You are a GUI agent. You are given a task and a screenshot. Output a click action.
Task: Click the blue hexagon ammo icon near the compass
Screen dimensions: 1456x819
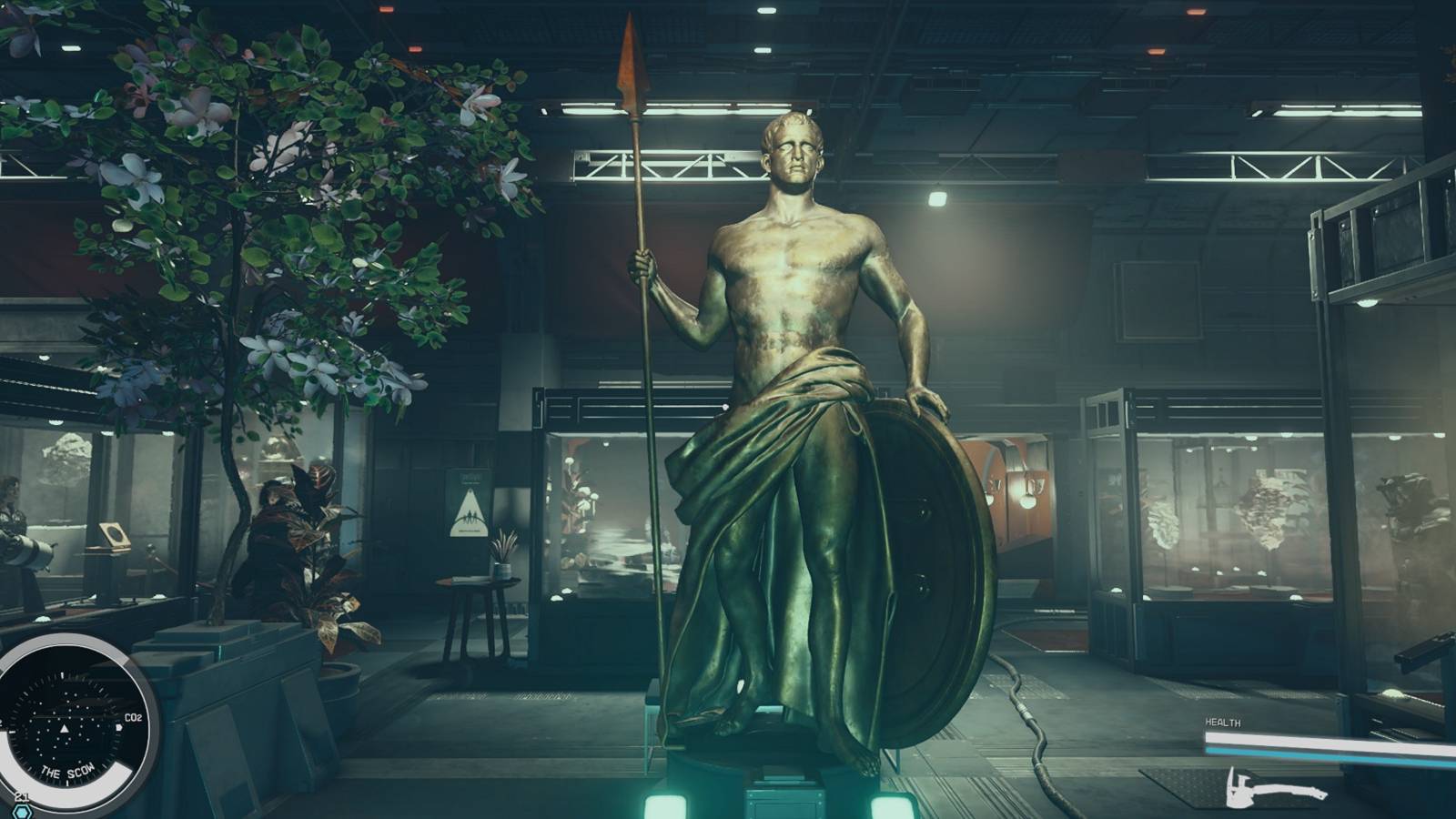22,811
